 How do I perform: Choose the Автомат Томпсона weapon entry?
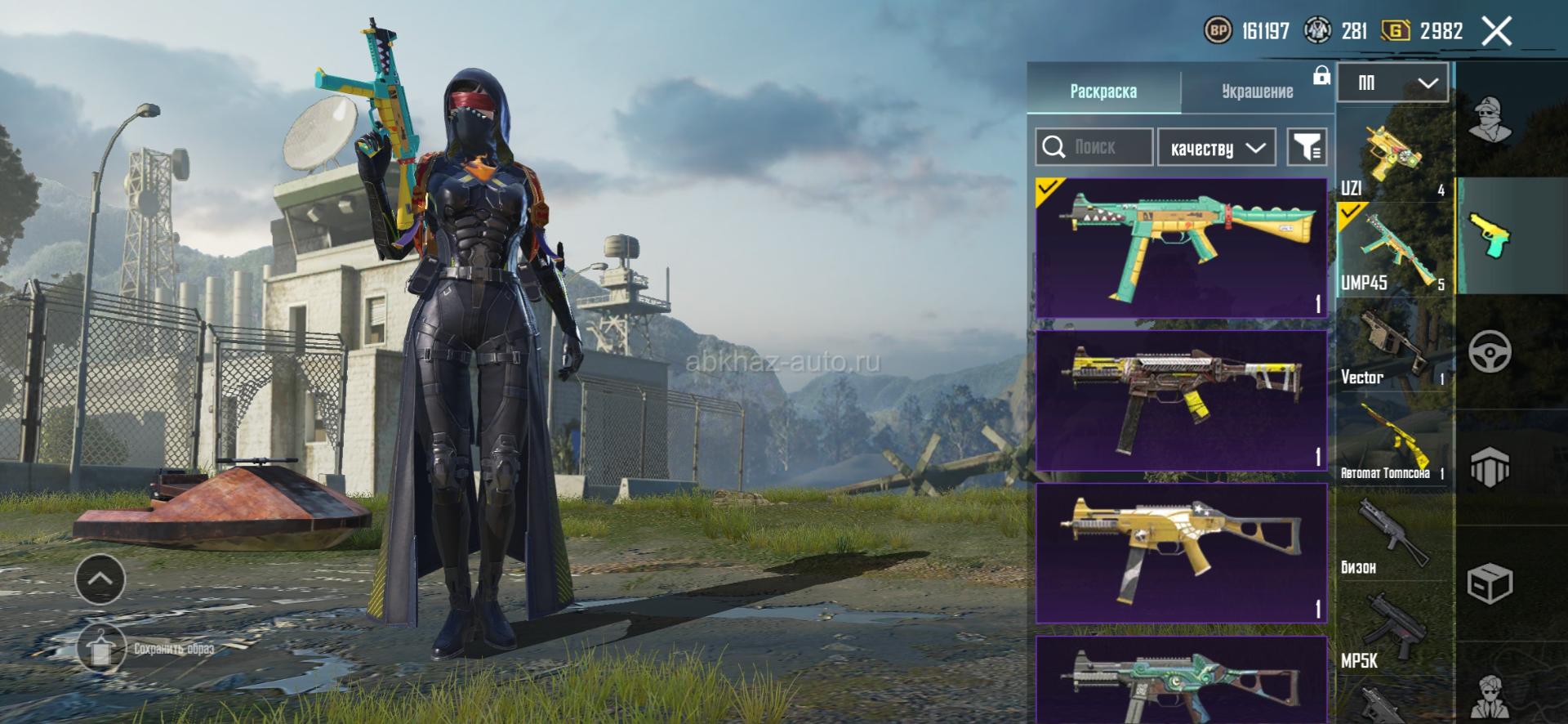pos(1392,441)
